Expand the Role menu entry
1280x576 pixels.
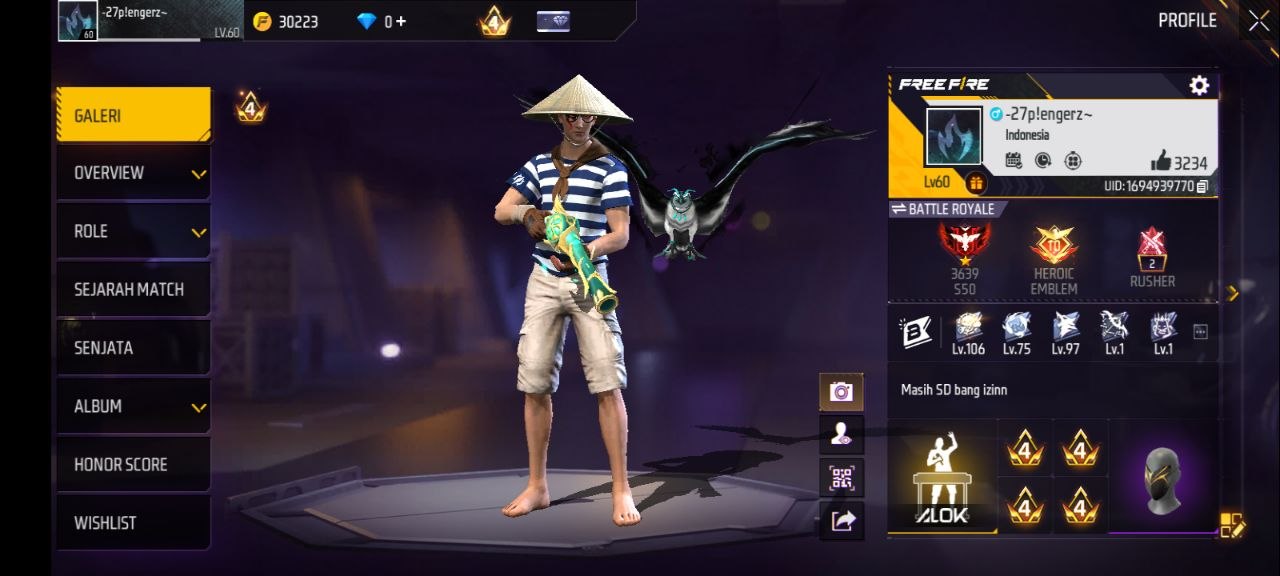(132, 231)
